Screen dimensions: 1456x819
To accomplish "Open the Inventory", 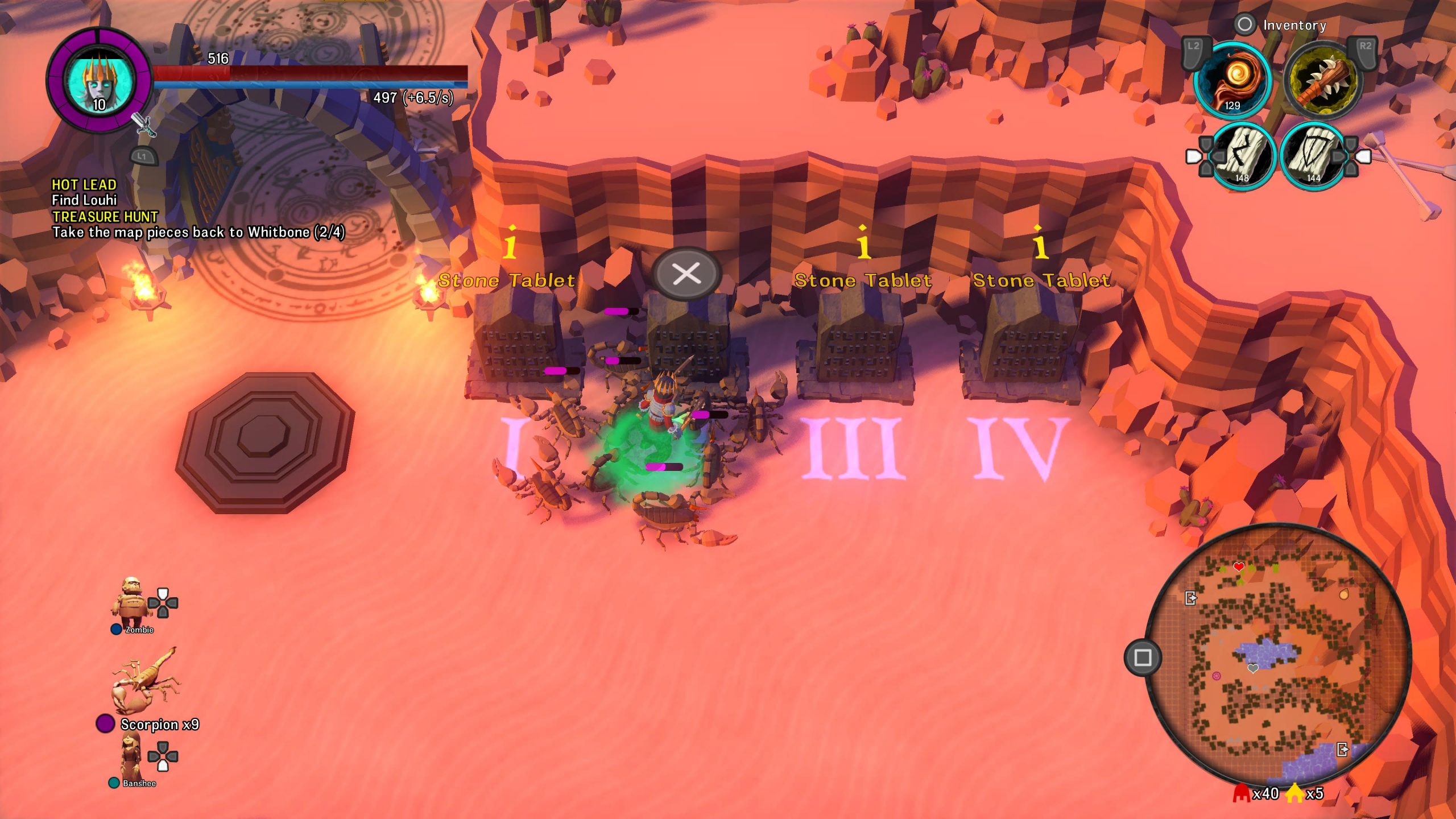I will point(1293,25).
